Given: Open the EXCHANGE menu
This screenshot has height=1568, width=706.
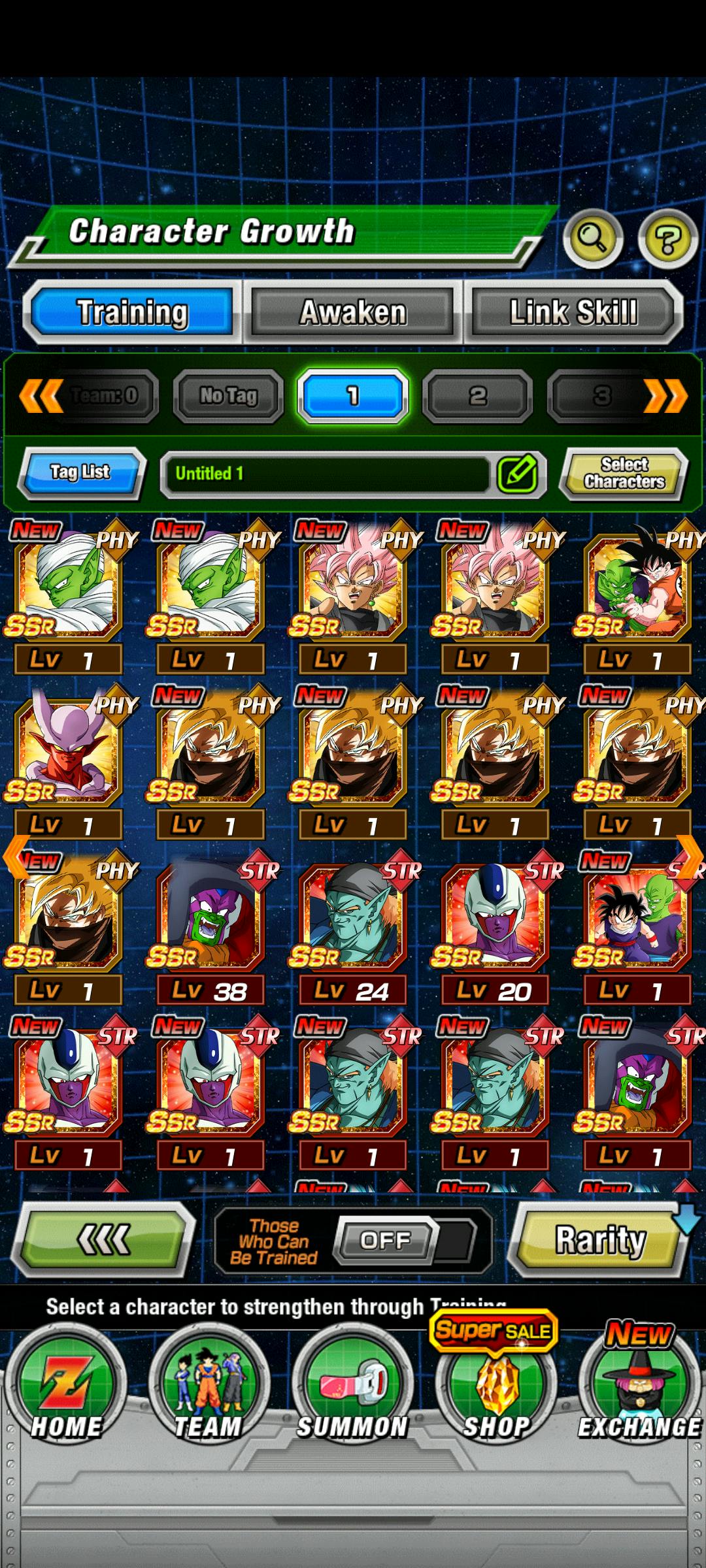Looking at the screenshot, I should pyautogui.click(x=639, y=1385).
